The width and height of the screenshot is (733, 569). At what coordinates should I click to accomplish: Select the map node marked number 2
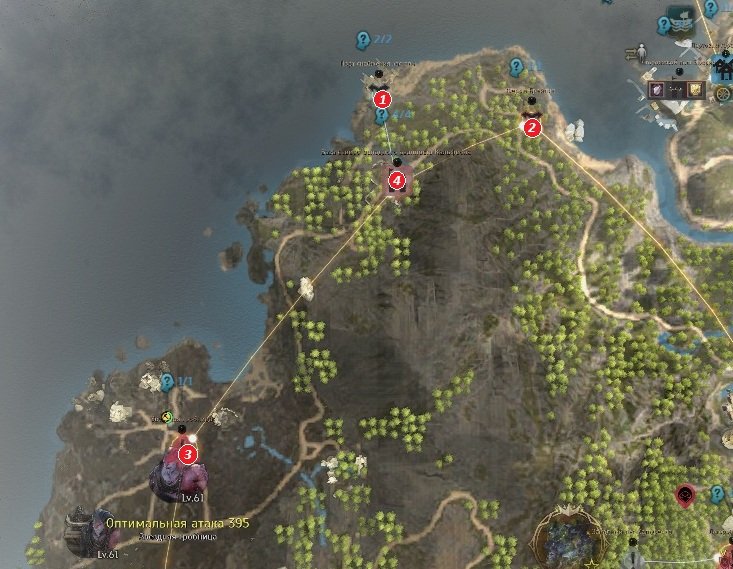tap(531, 126)
